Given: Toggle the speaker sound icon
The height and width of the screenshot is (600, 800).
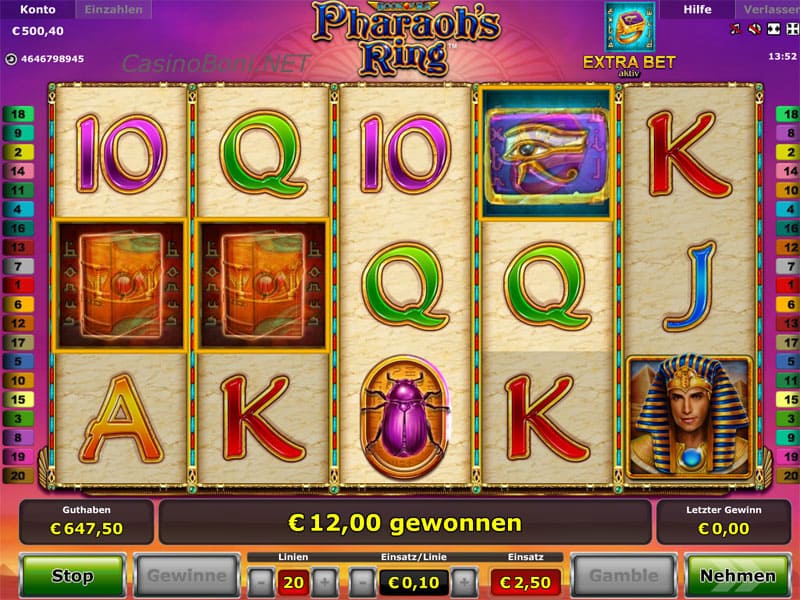Looking at the screenshot, I should (x=752, y=31).
